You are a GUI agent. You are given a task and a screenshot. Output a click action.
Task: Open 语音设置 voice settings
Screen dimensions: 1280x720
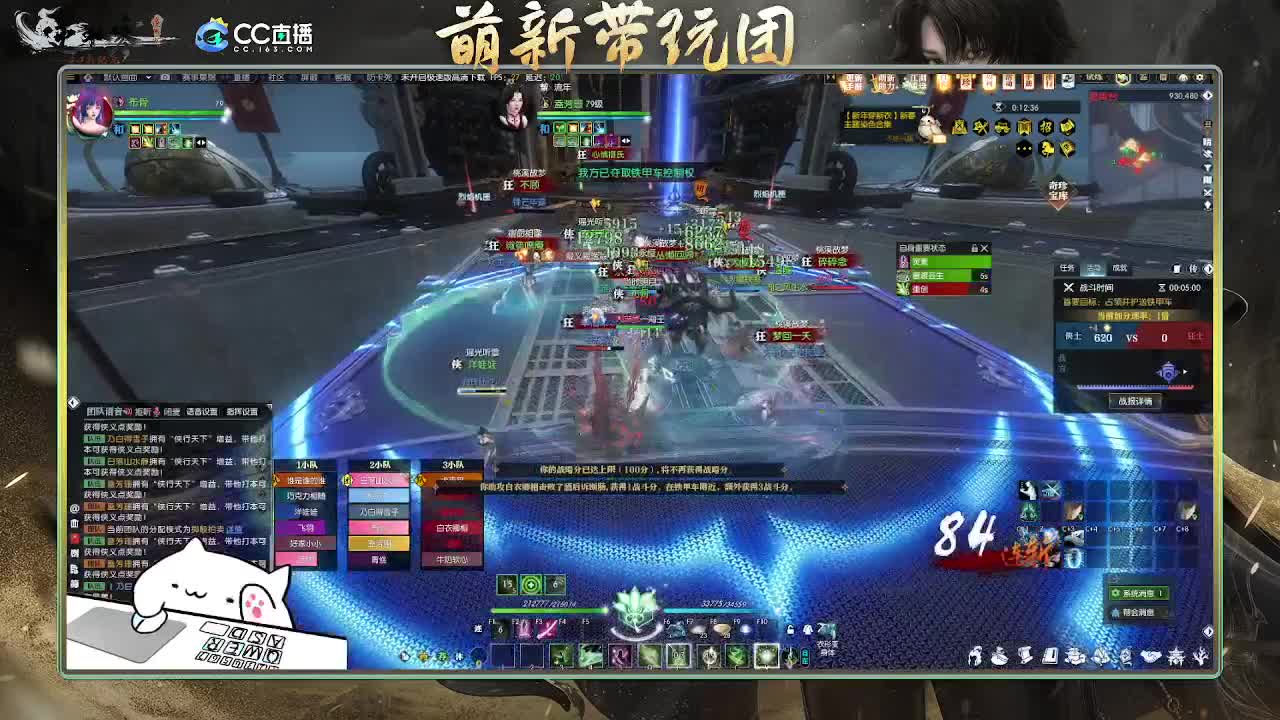pyautogui.click(x=202, y=411)
